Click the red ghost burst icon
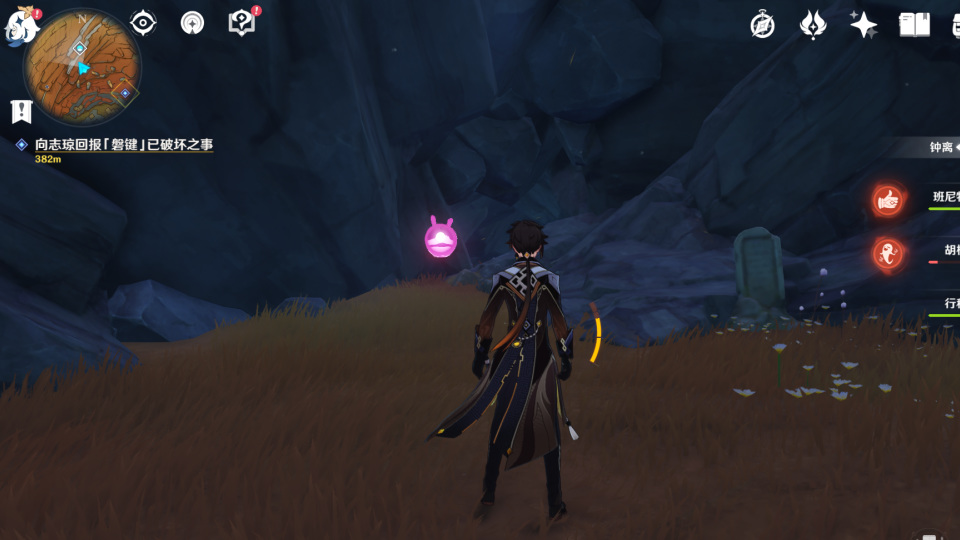The width and height of the screenshot is (960, 540). [x=887, y=253]
